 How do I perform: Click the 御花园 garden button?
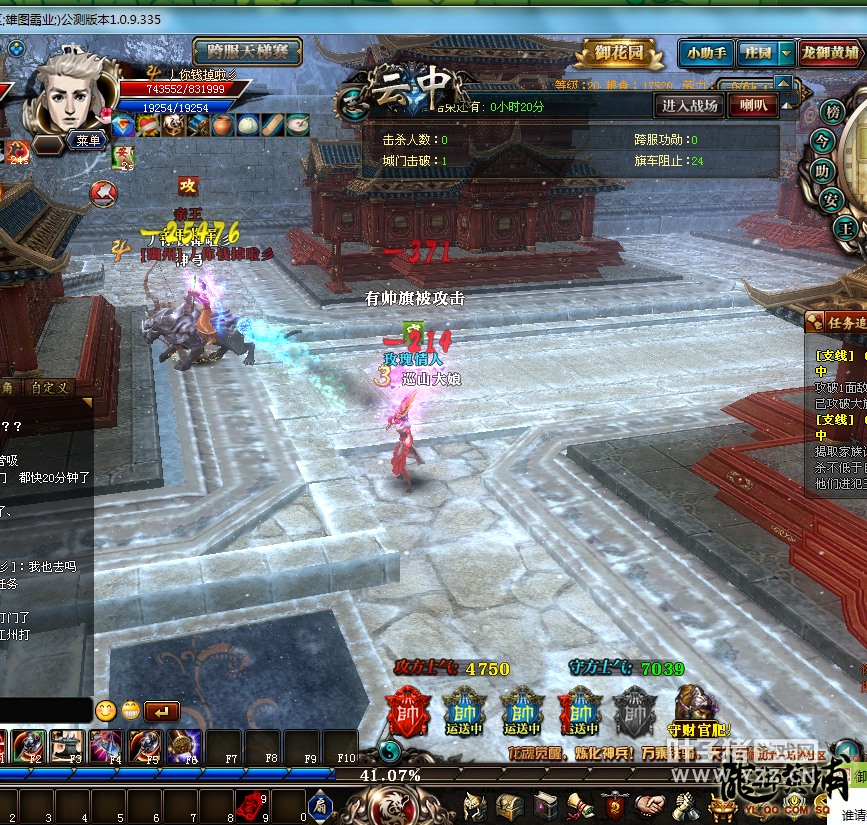click(621, 53)
